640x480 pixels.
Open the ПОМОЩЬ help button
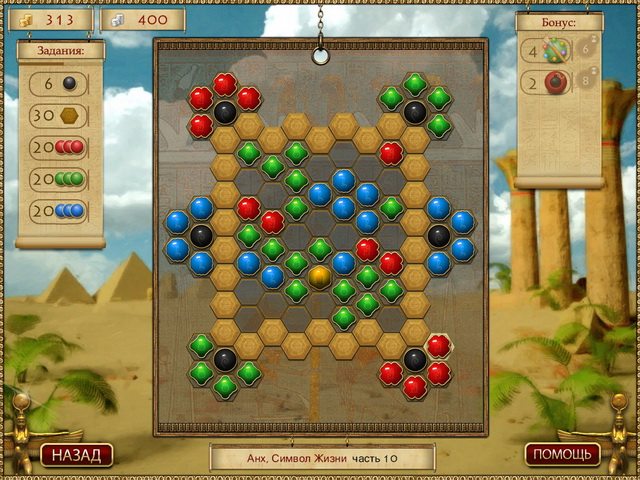pos(562,454)
